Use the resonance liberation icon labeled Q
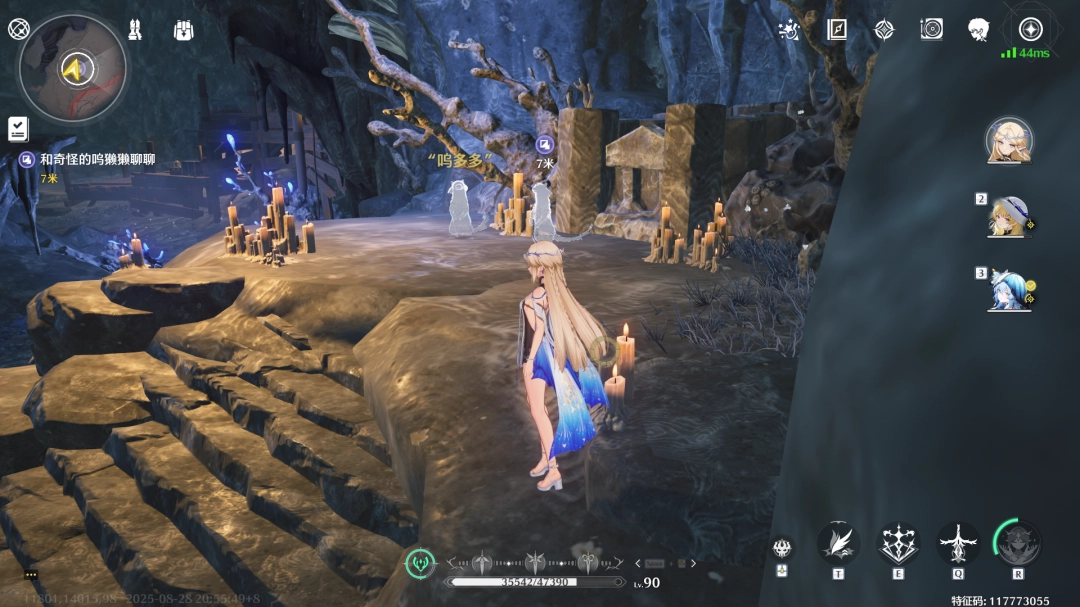The height and width of the screenshot is (607, 1080). point(958,544)
